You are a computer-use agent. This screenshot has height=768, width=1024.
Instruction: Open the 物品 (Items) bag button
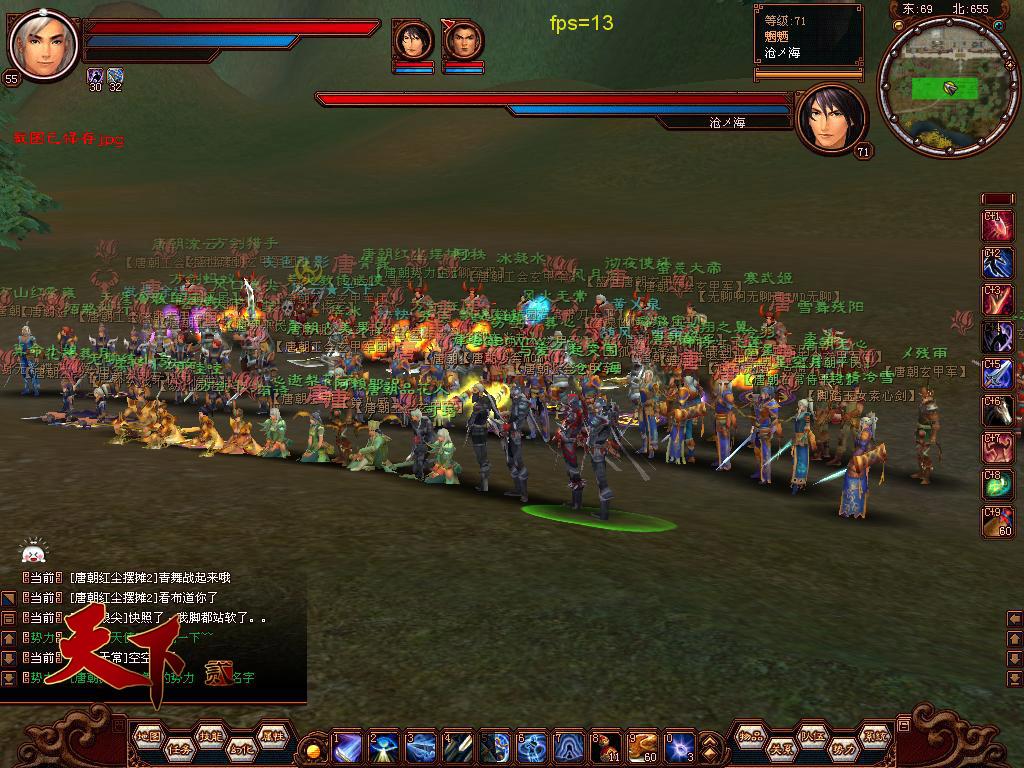752,736
